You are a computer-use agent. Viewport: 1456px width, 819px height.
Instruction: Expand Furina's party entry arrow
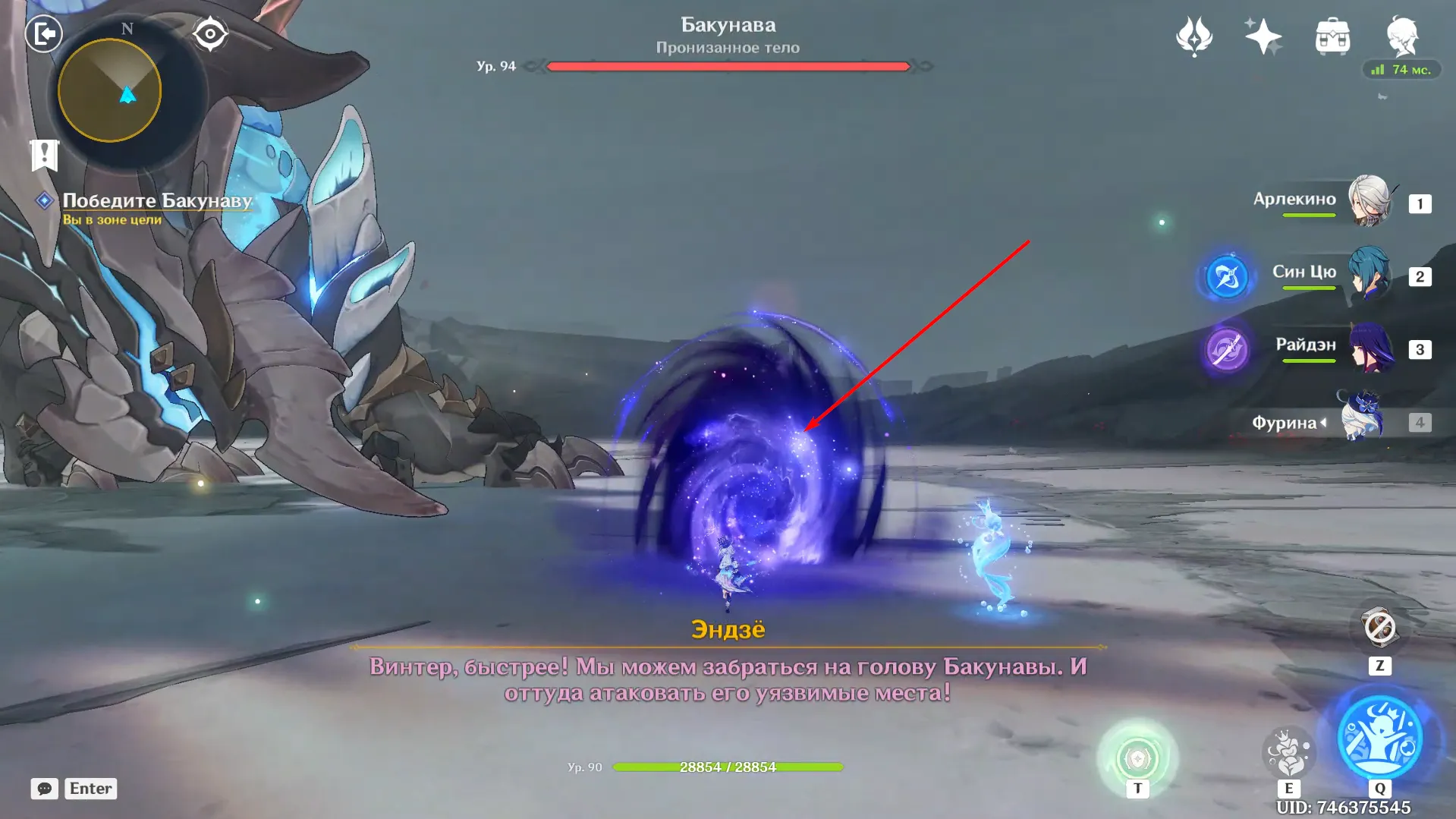[1325, 423]
